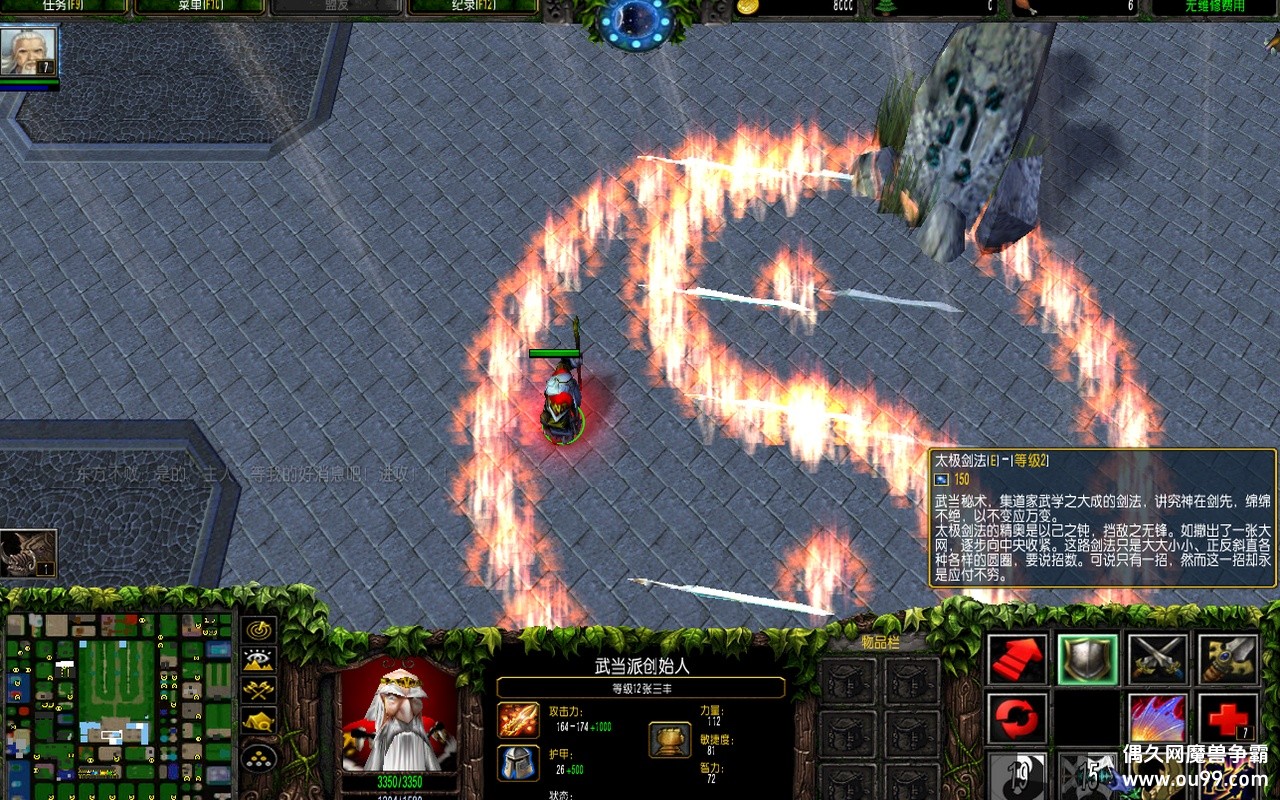Select the shield Hold Position command
This screenshot has width=1280, height=800.
(x=1088, y=659)
